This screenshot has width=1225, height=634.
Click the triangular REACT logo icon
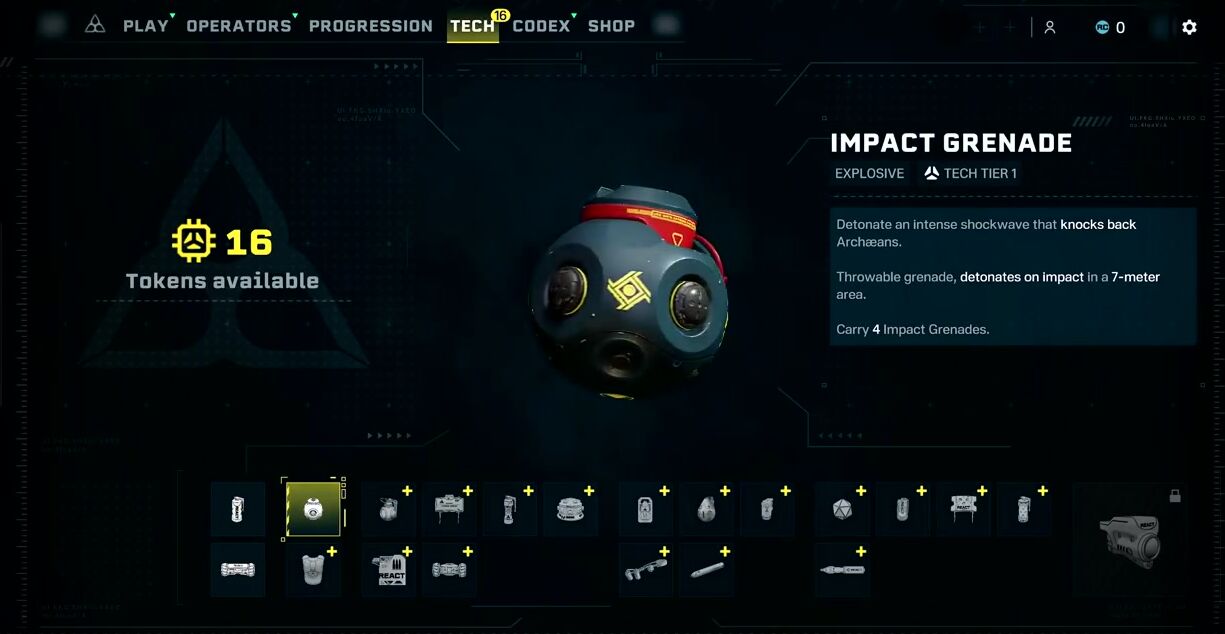click(x=95, y=25)
